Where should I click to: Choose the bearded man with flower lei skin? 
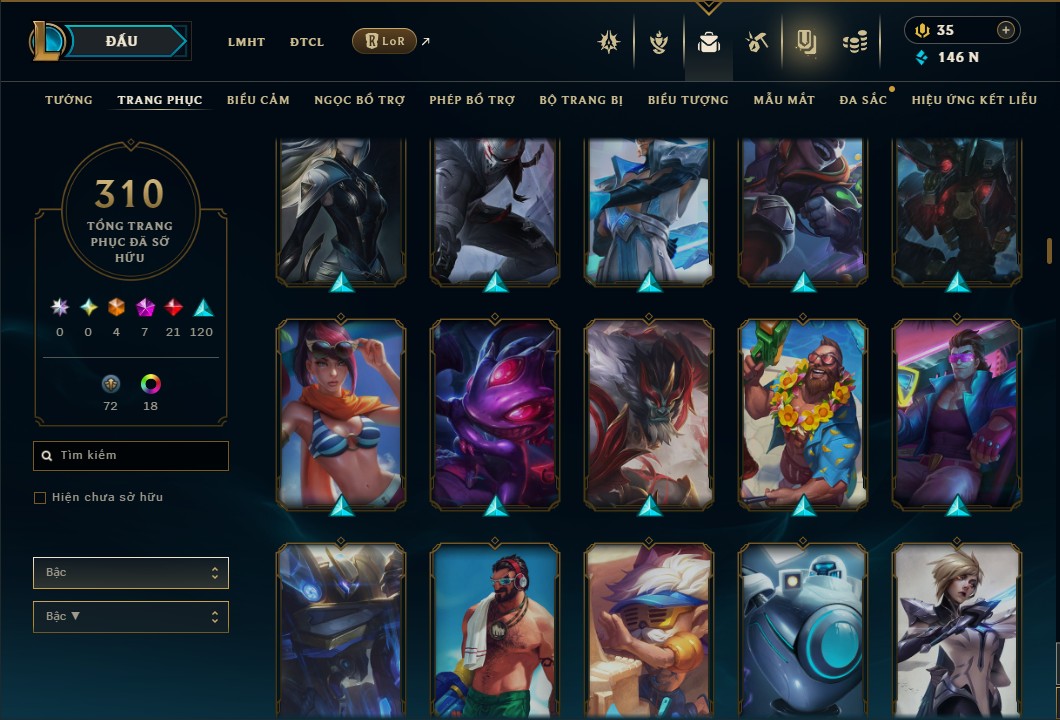(803, 410)
